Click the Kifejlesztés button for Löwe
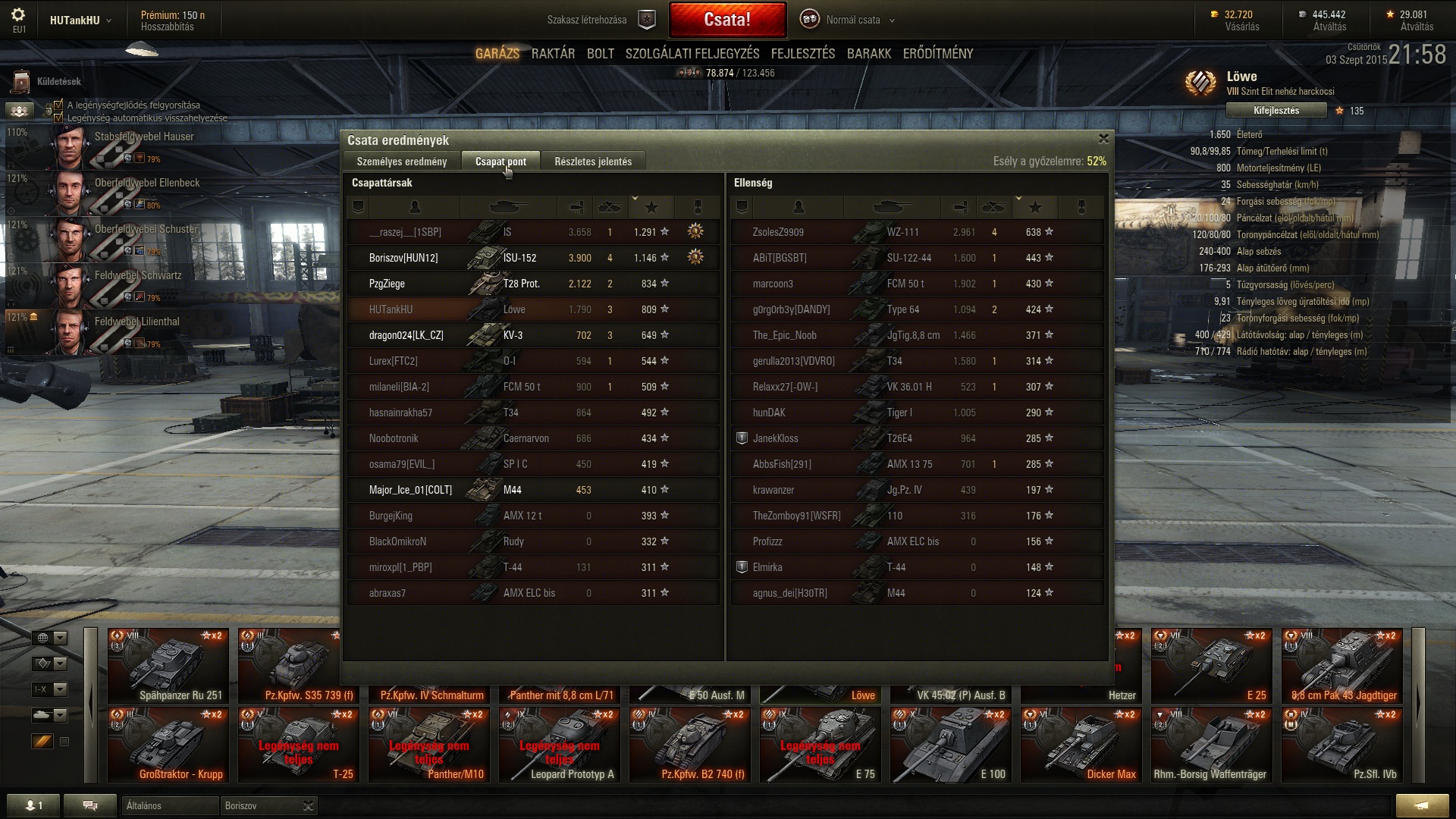Viewport: 1456px width, 819px height. [x=1276, y=111]
